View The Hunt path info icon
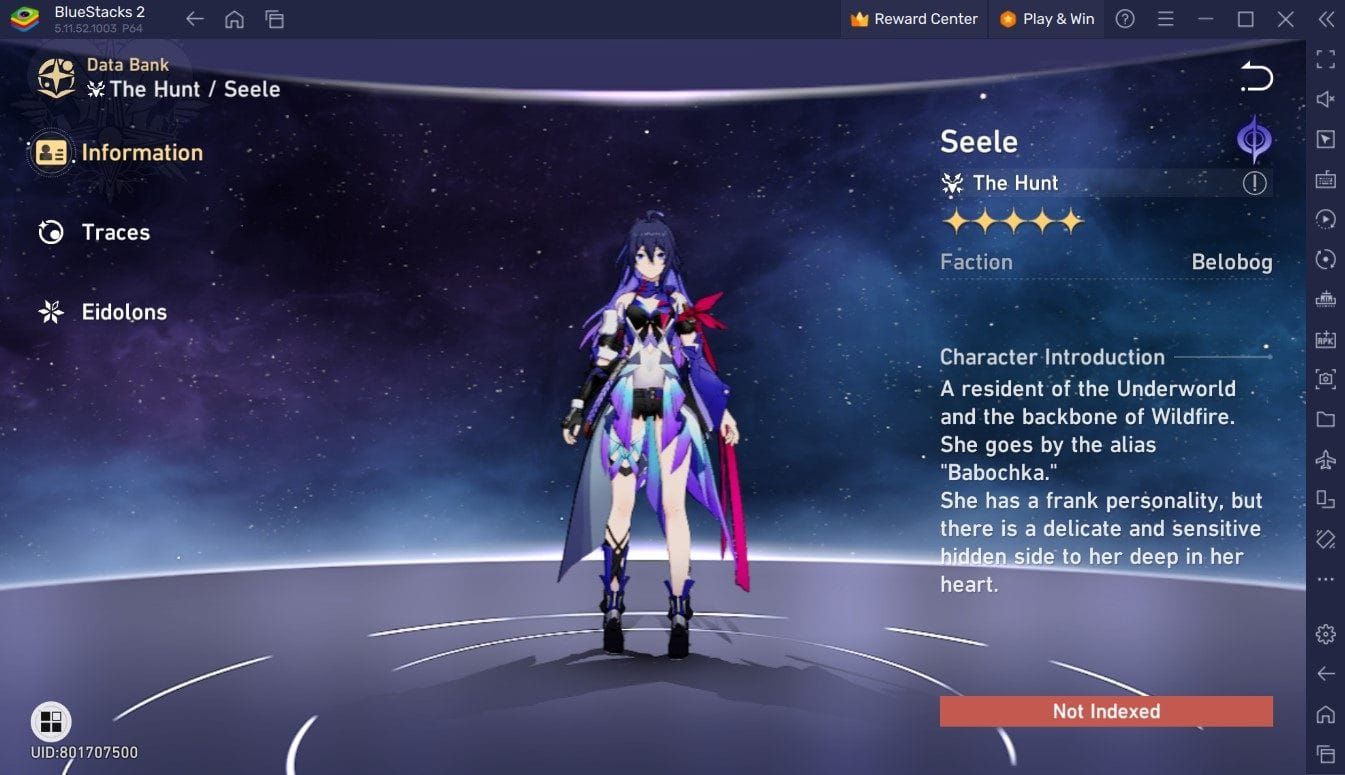Image resolution: width=1345 pixels, height=775 pixels. (1254, 183)
